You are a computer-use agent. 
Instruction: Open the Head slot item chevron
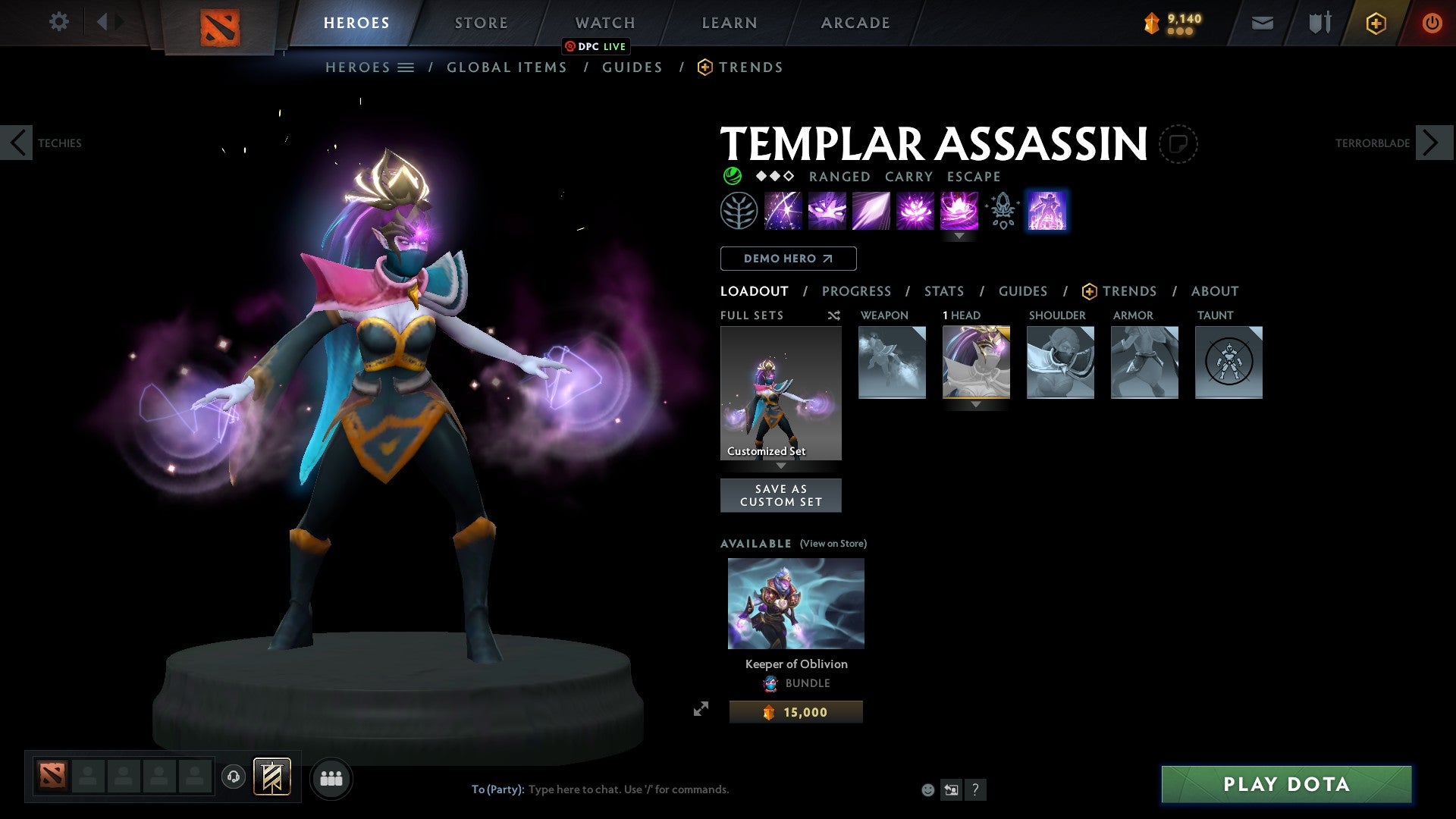pyautogui.click(x=975, y=404)
